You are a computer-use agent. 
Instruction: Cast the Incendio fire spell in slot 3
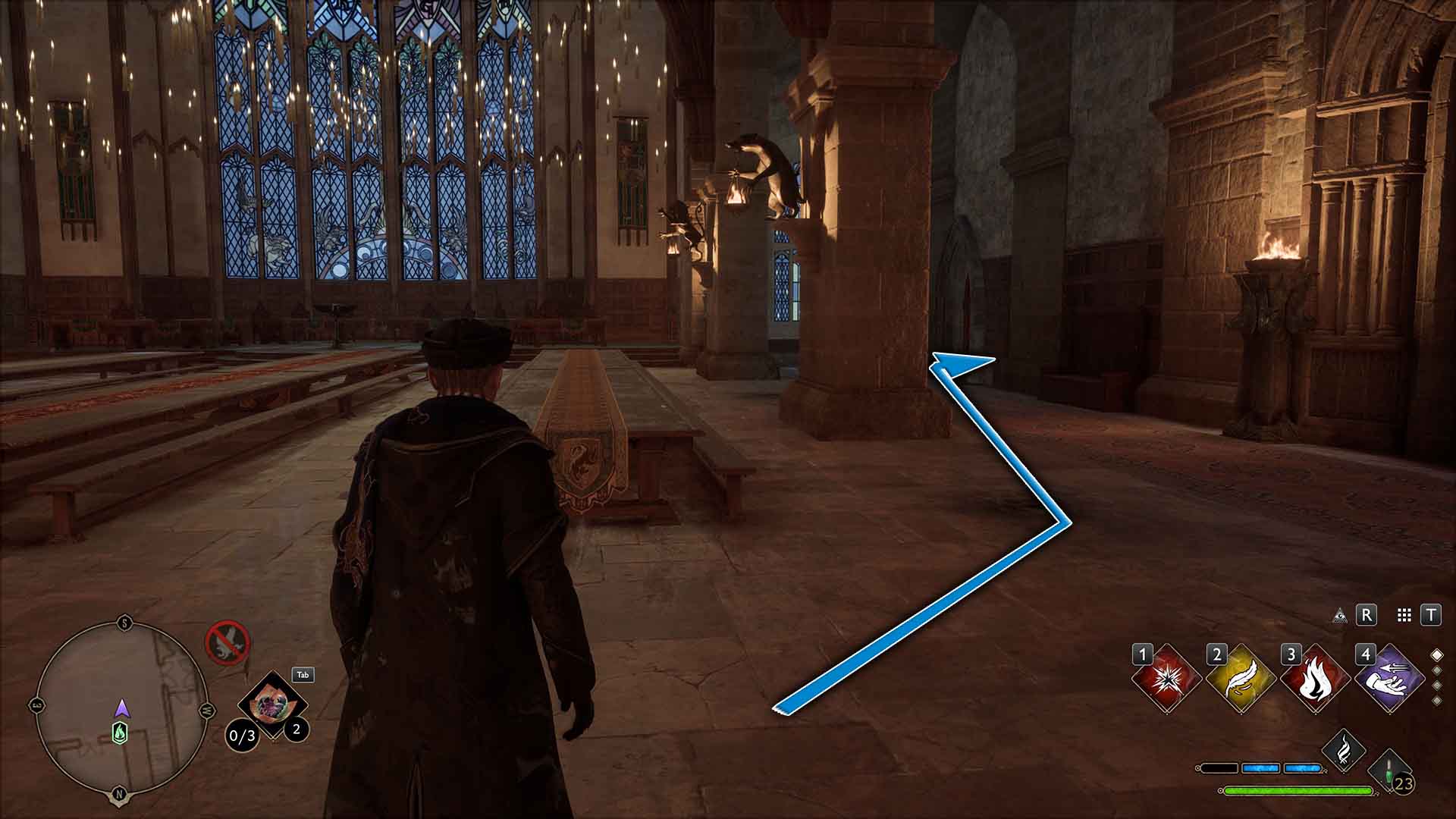(1315, 680)
